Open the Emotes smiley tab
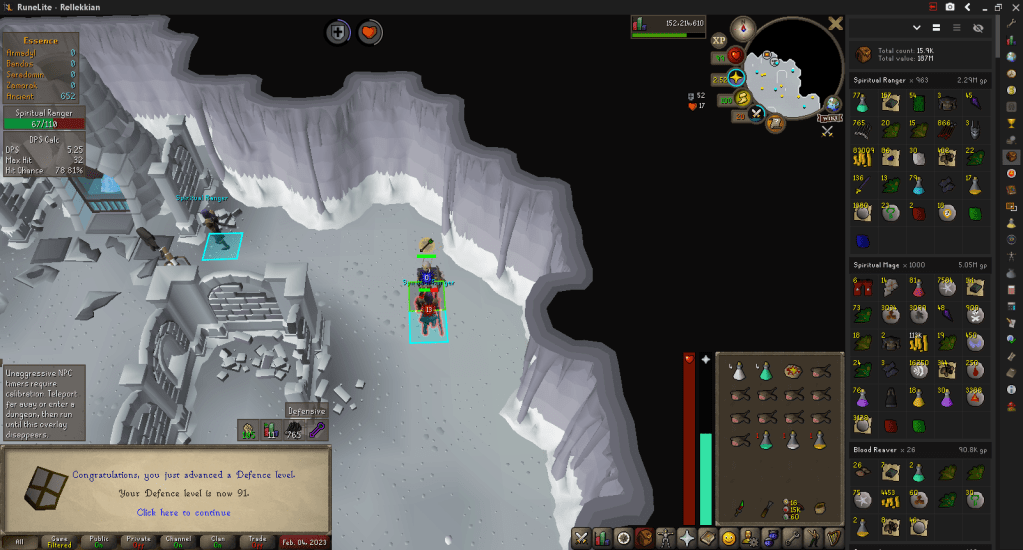The width and height of the screenshot is (1023, 550). (x=729, y=538)
